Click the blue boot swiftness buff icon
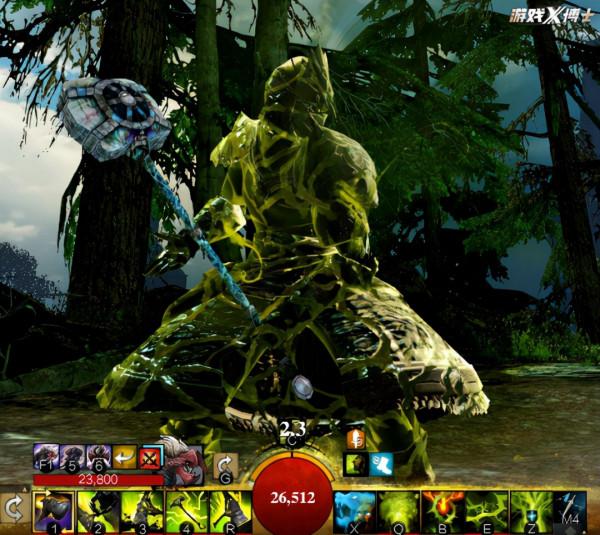The image size is (600, 535). (x=381, y=463)
